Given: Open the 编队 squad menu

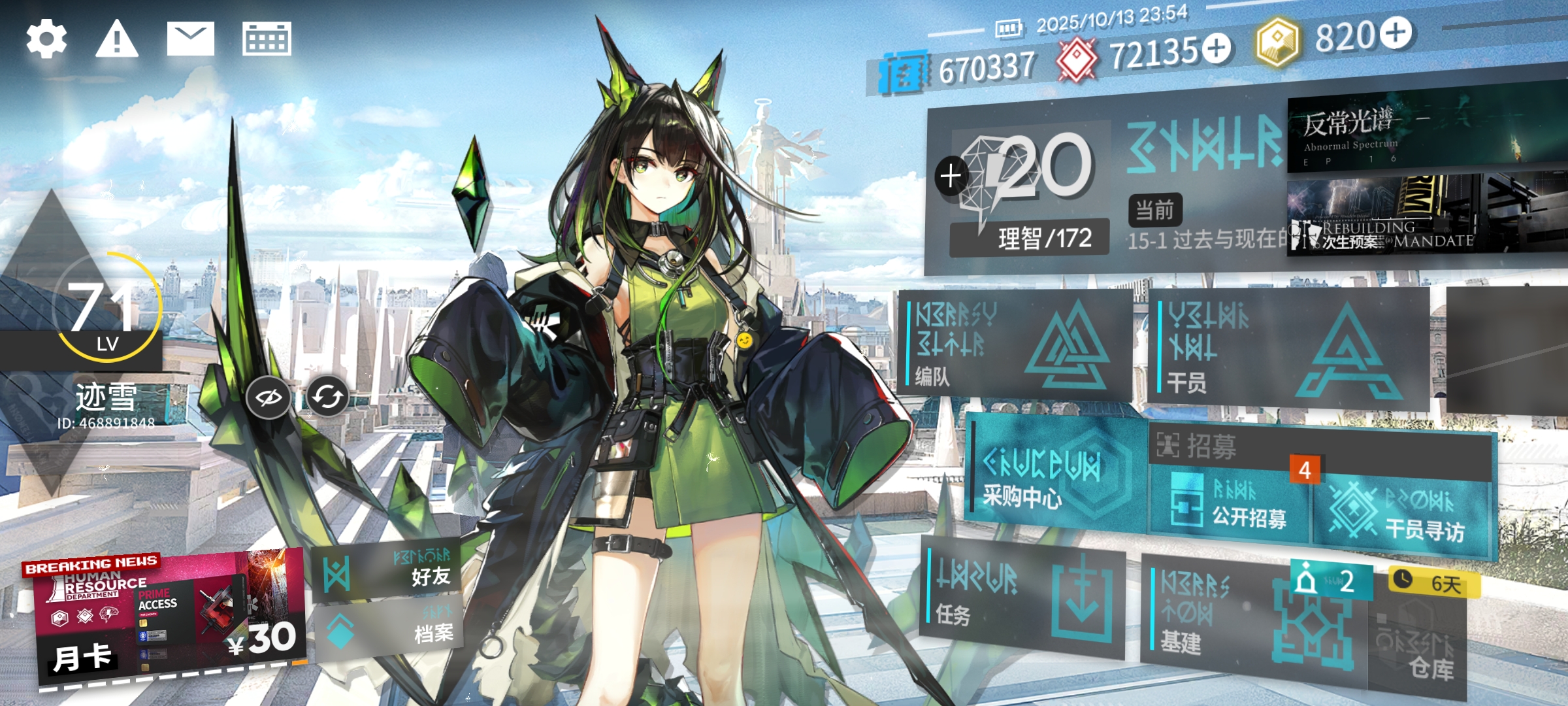Looking at the screenshot, I should (1014, 345).
